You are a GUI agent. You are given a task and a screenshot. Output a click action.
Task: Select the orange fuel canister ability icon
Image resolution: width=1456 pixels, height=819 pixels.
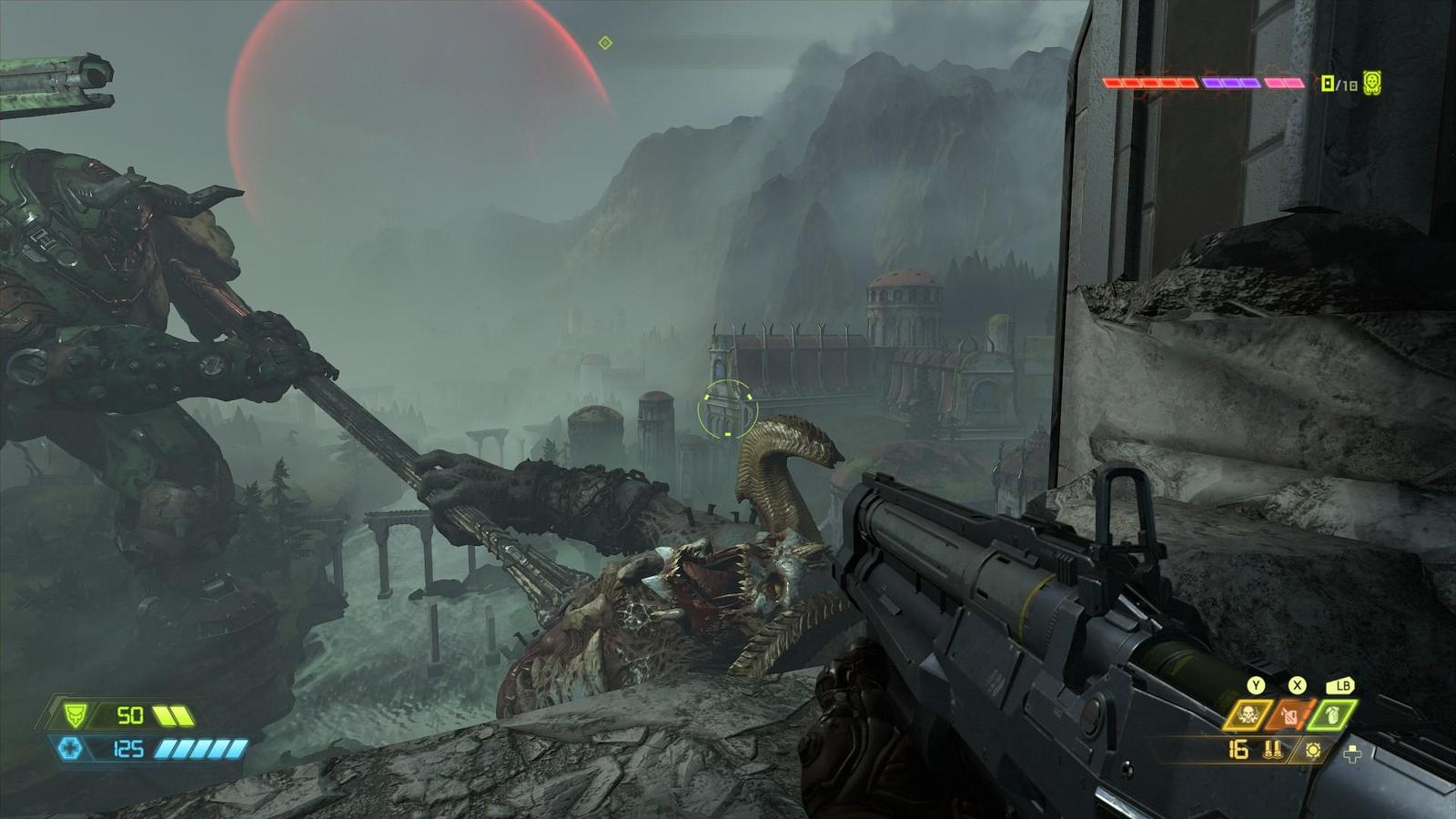click(x=1290, y=715)
